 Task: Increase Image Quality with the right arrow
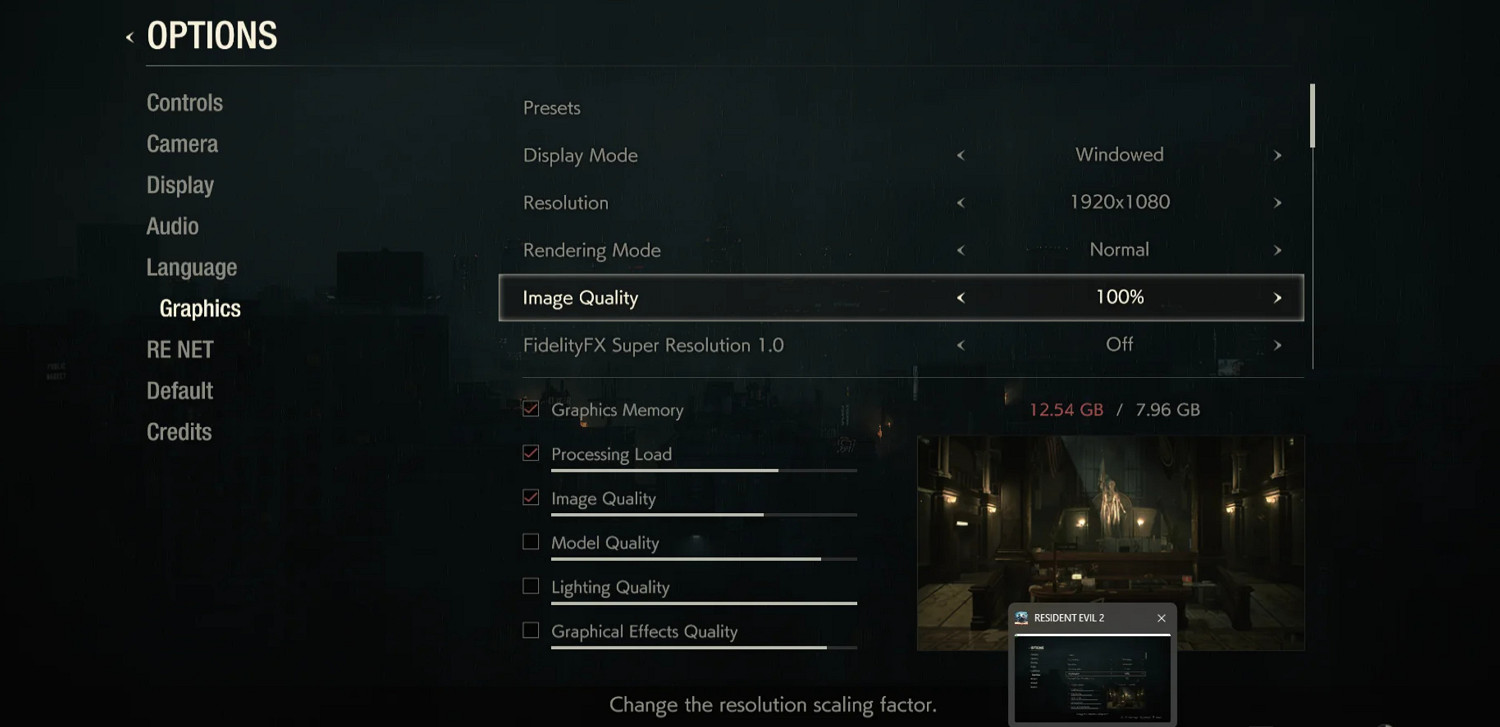[x=1277, y=297]
